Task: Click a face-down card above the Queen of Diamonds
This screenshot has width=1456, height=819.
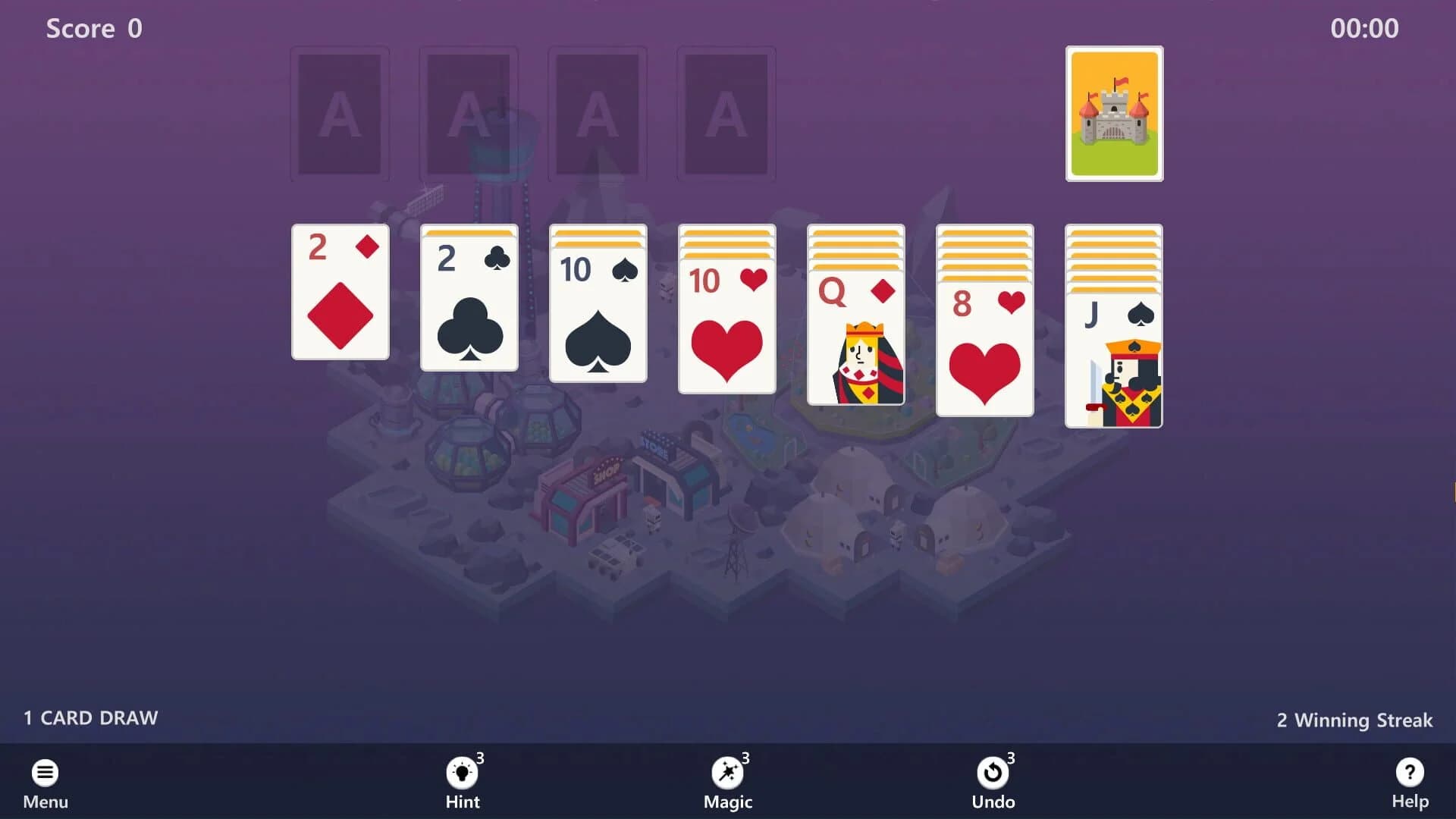Action: pyautogui.click(x=855, y=243)
